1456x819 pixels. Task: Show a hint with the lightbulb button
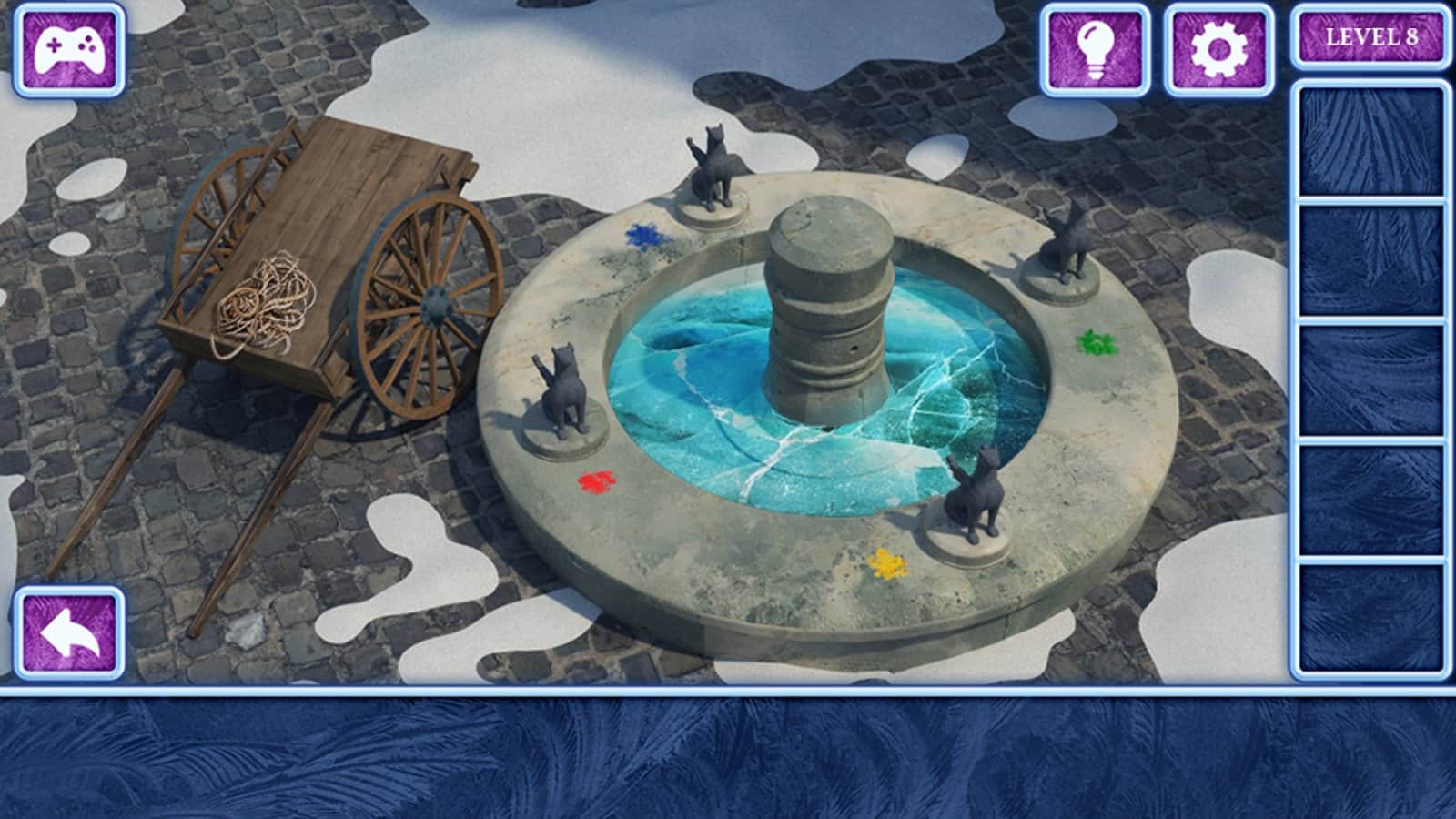point(1095,50)
